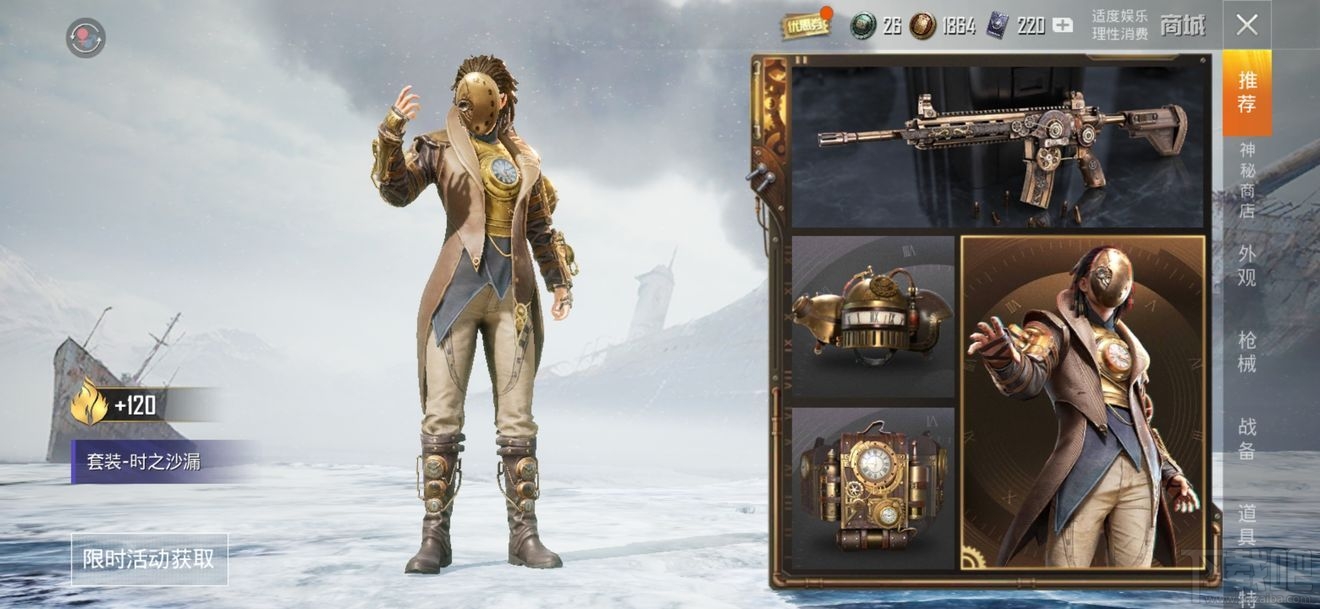The width and height of the screenshot is (1320, 609).
Task: Switch to the 推荐 tab
Action: point(1247,92)
